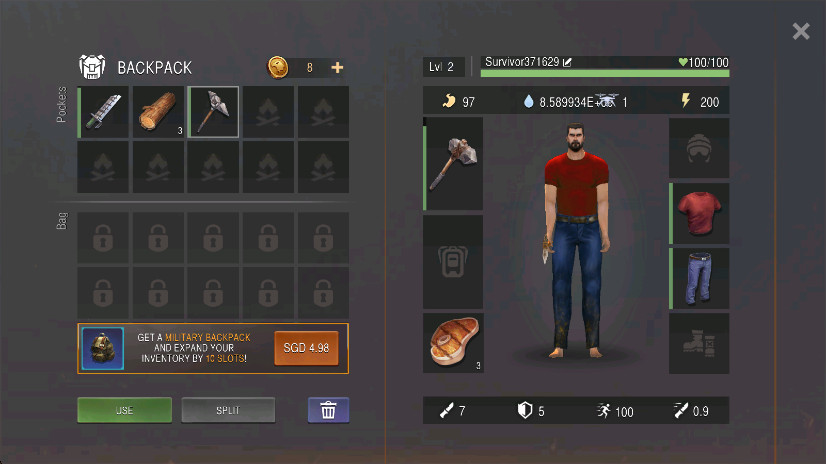Select the equipped red t-shirt

point(699,213)
